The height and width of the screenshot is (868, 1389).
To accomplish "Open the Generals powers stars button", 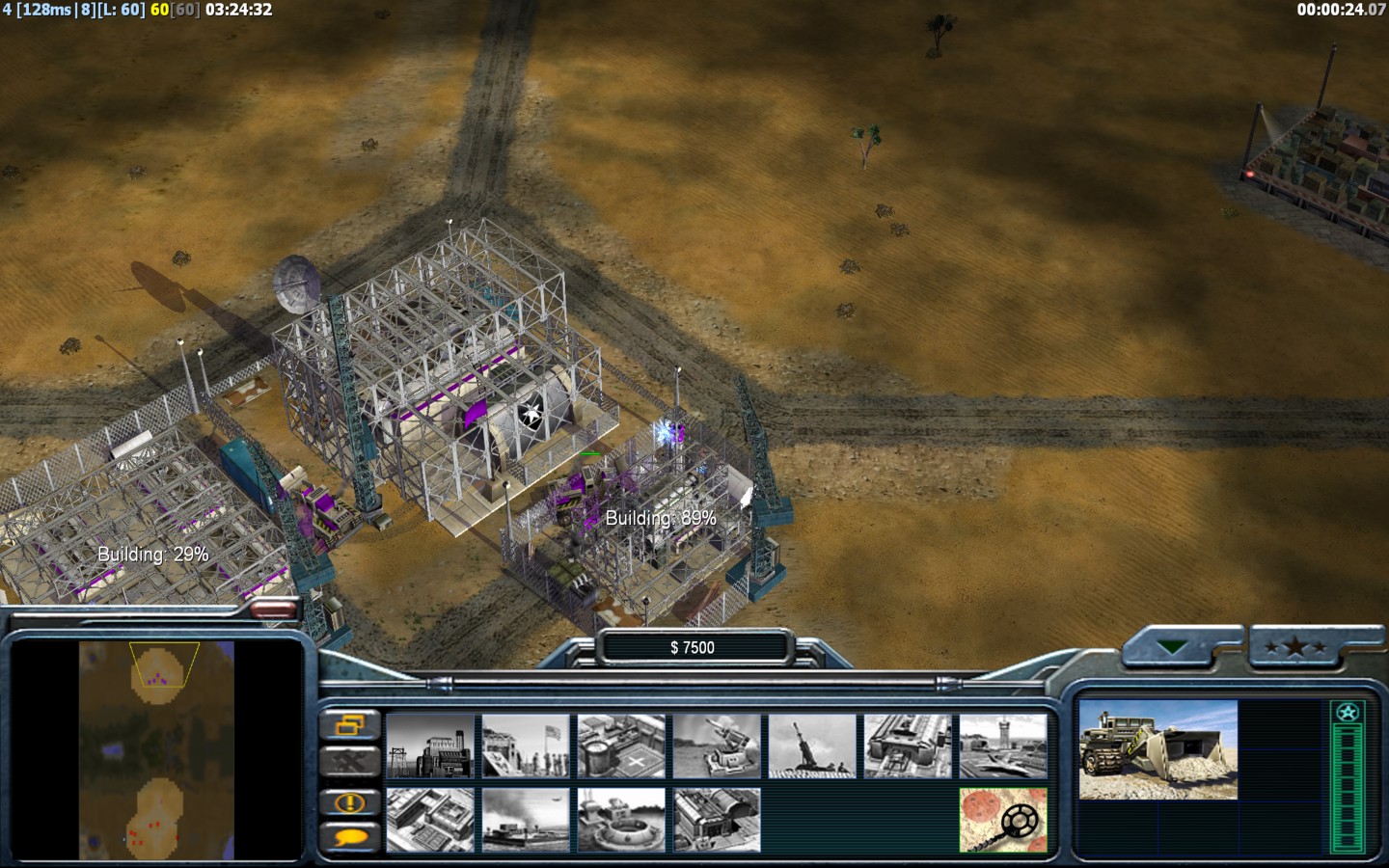I will 1295,648.
